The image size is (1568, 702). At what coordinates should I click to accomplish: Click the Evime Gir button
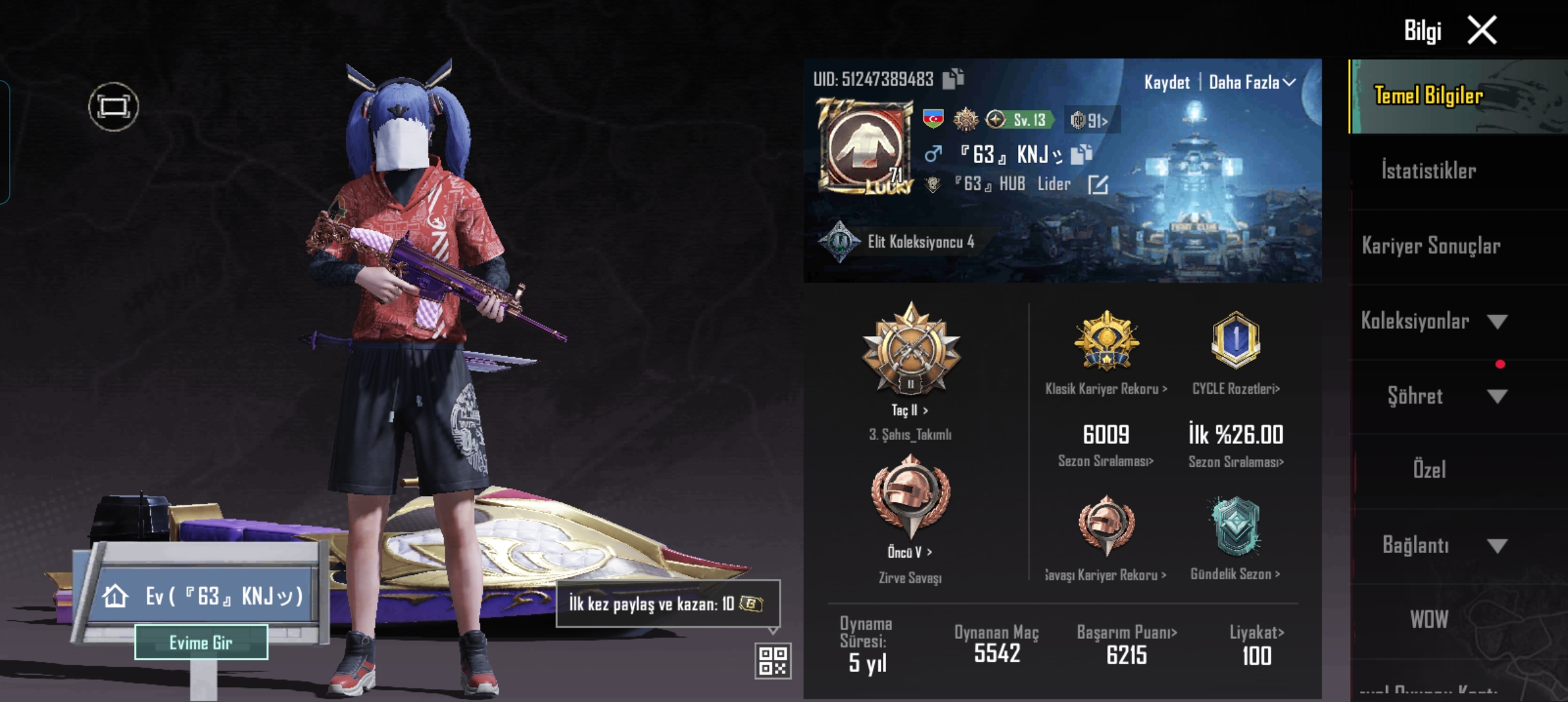pyautogui.click(x=202, y=642)
